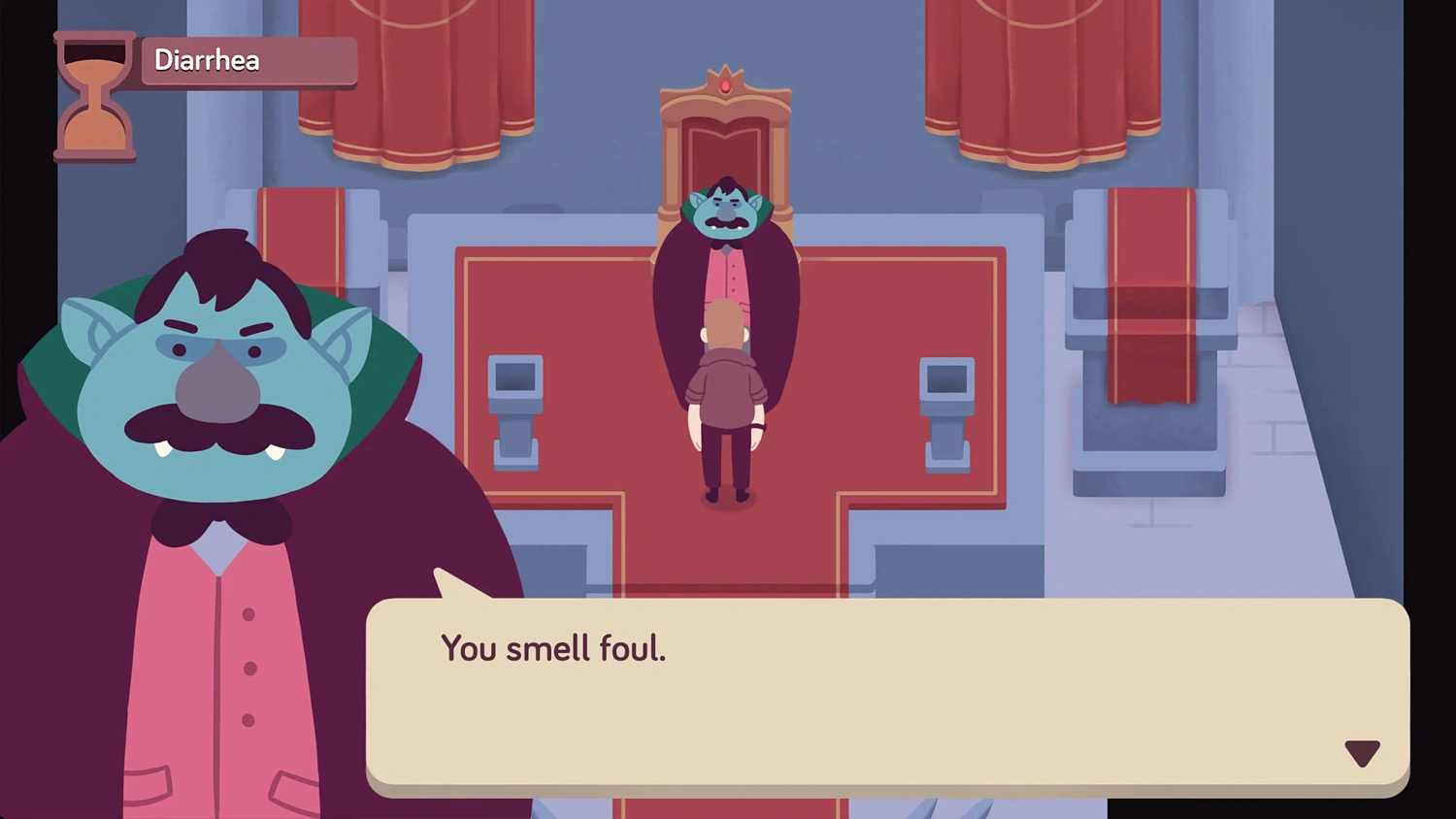1456x819 pixels.
Task: Click the 'You smell foul.' dialogue text
Action: click(553, 648)
